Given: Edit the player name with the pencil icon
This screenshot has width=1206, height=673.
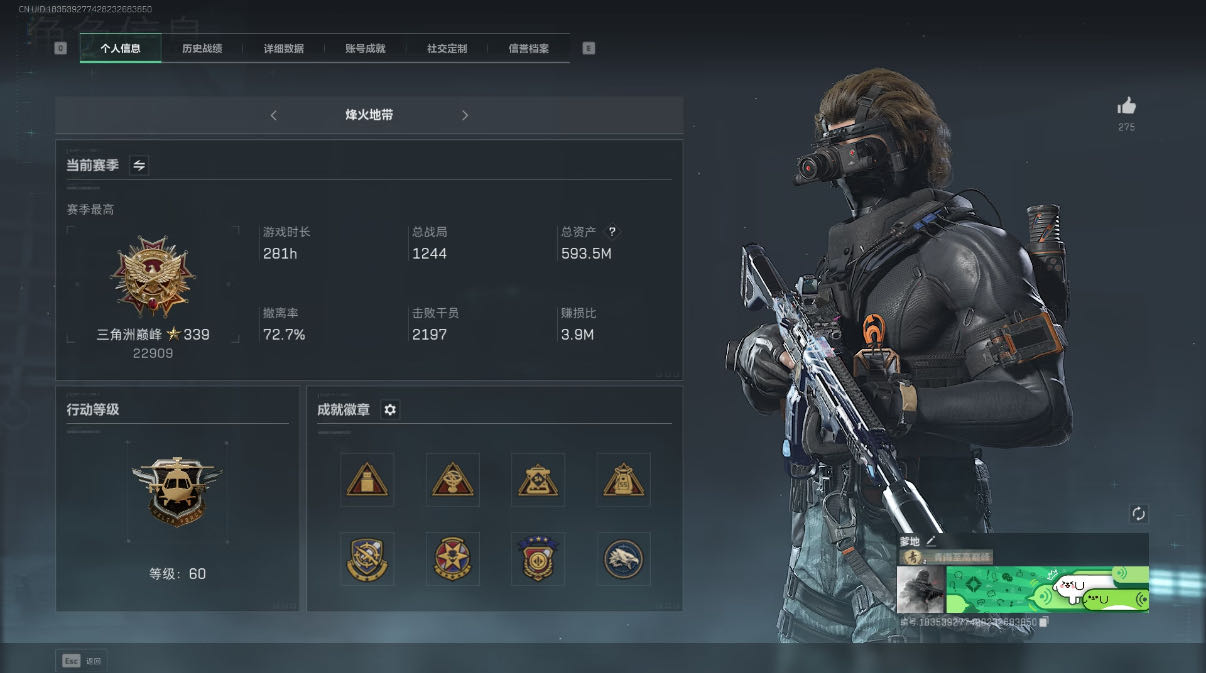Looking at the screenshot, I should click(931, 541).
